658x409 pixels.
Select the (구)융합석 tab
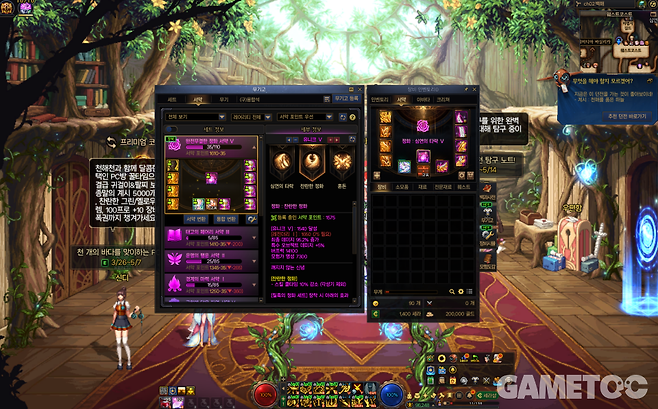251,99
